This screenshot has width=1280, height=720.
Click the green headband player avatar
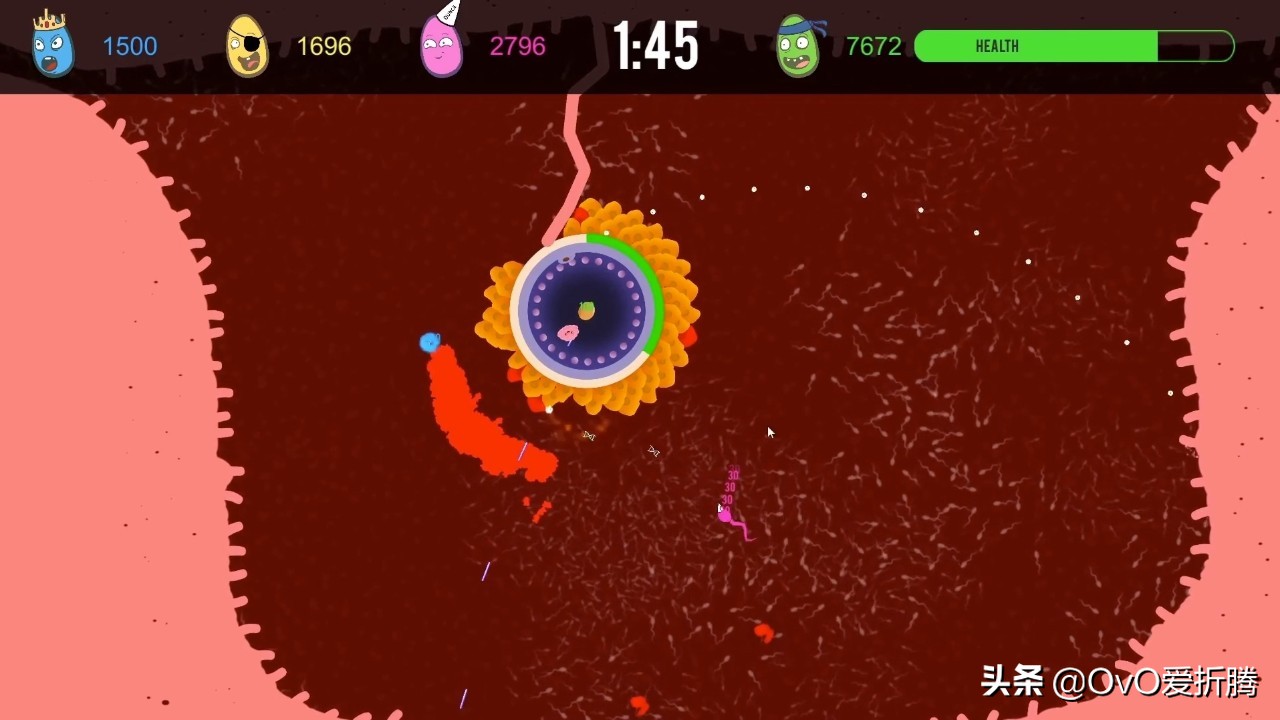tap(797, 46)
